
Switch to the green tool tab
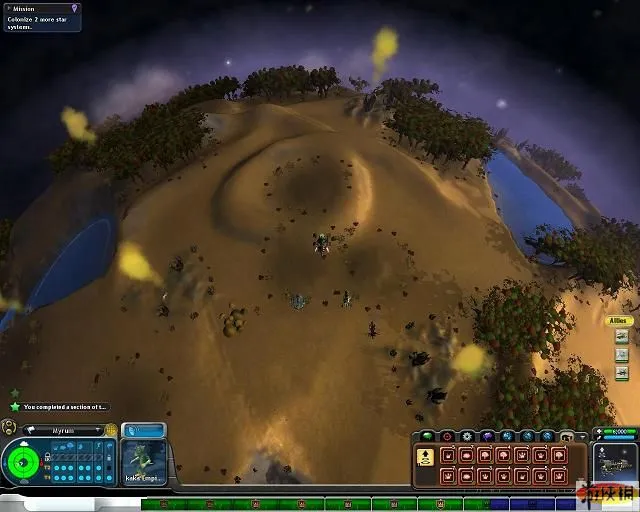pyautogui.click(x=427, y=437)
